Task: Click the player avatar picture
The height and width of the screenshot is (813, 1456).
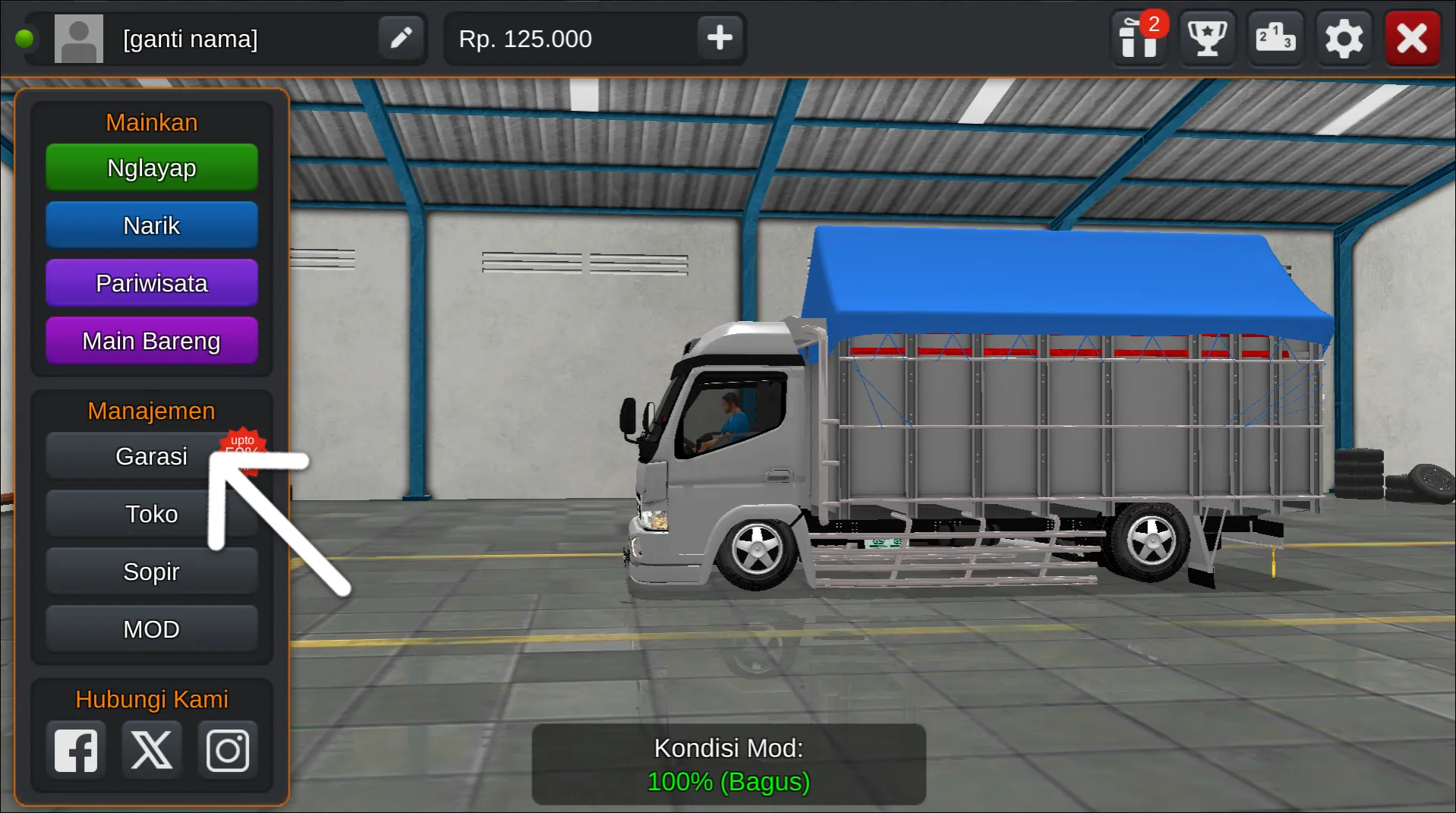Action: click(78, 37)
